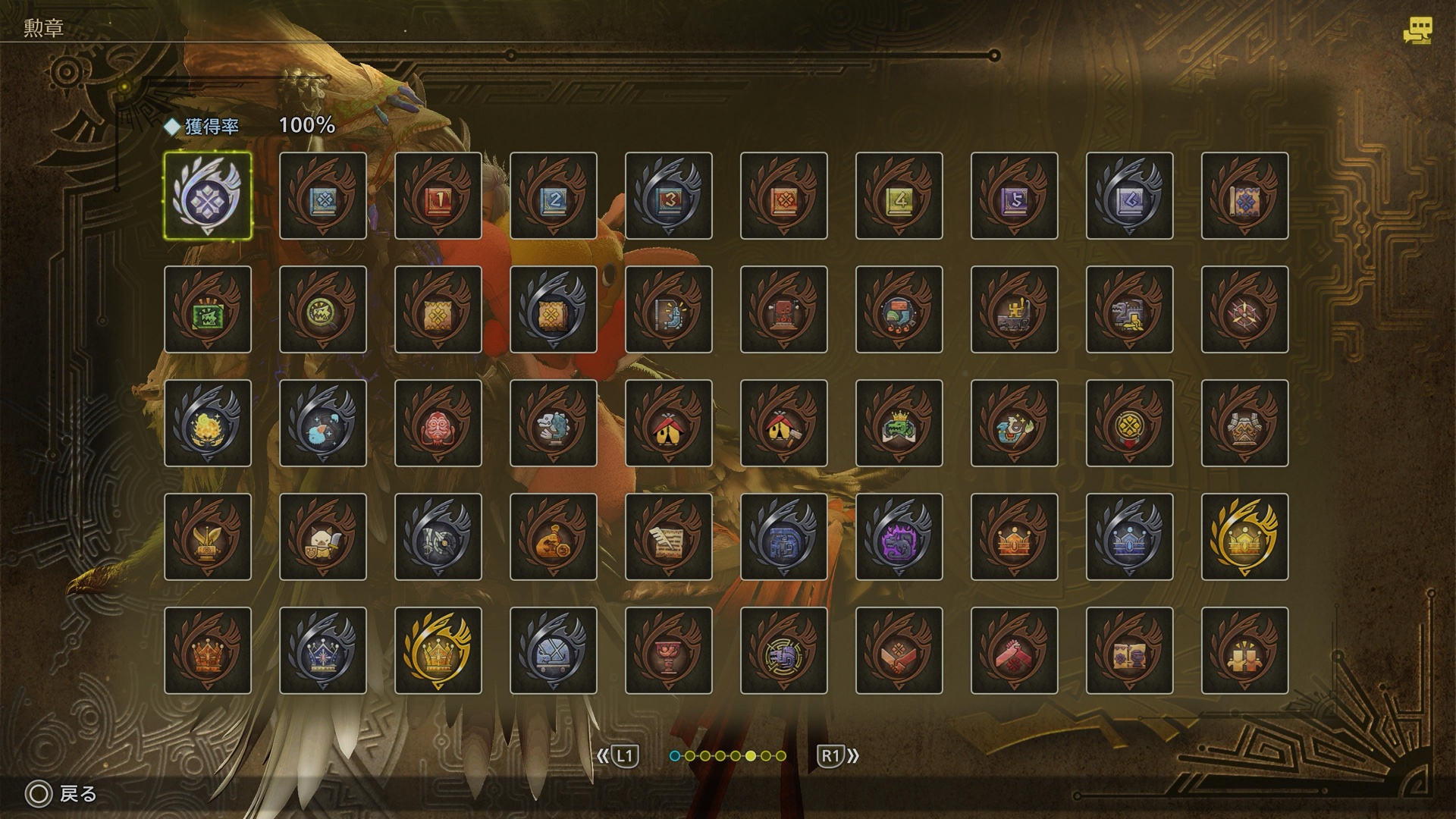Select the silver book medal numbered 6
Viewport: 1456px width, 819px height.
pos(1130,196)
